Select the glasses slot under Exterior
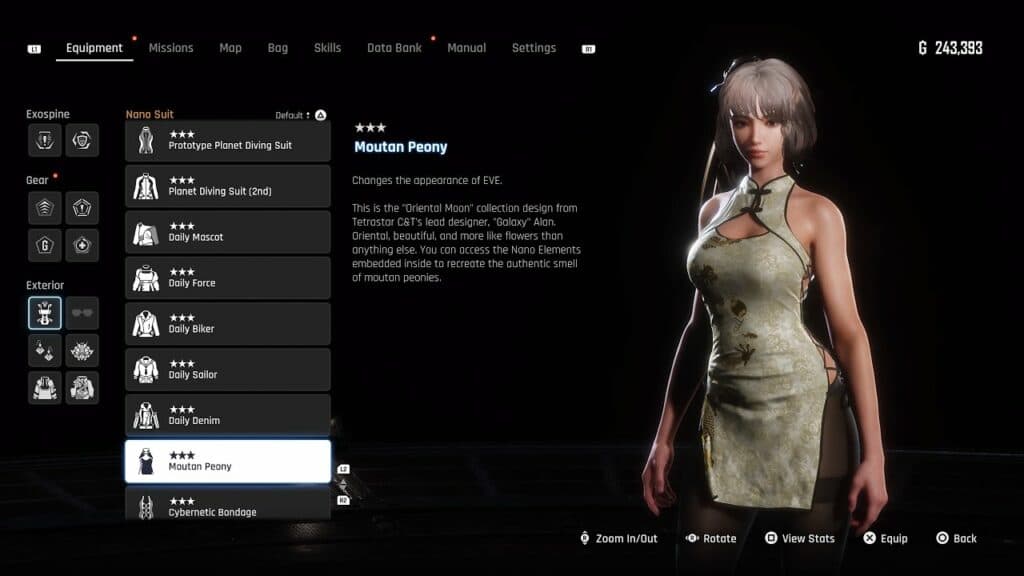The image size is (1024, 576). tap(82, 313)
